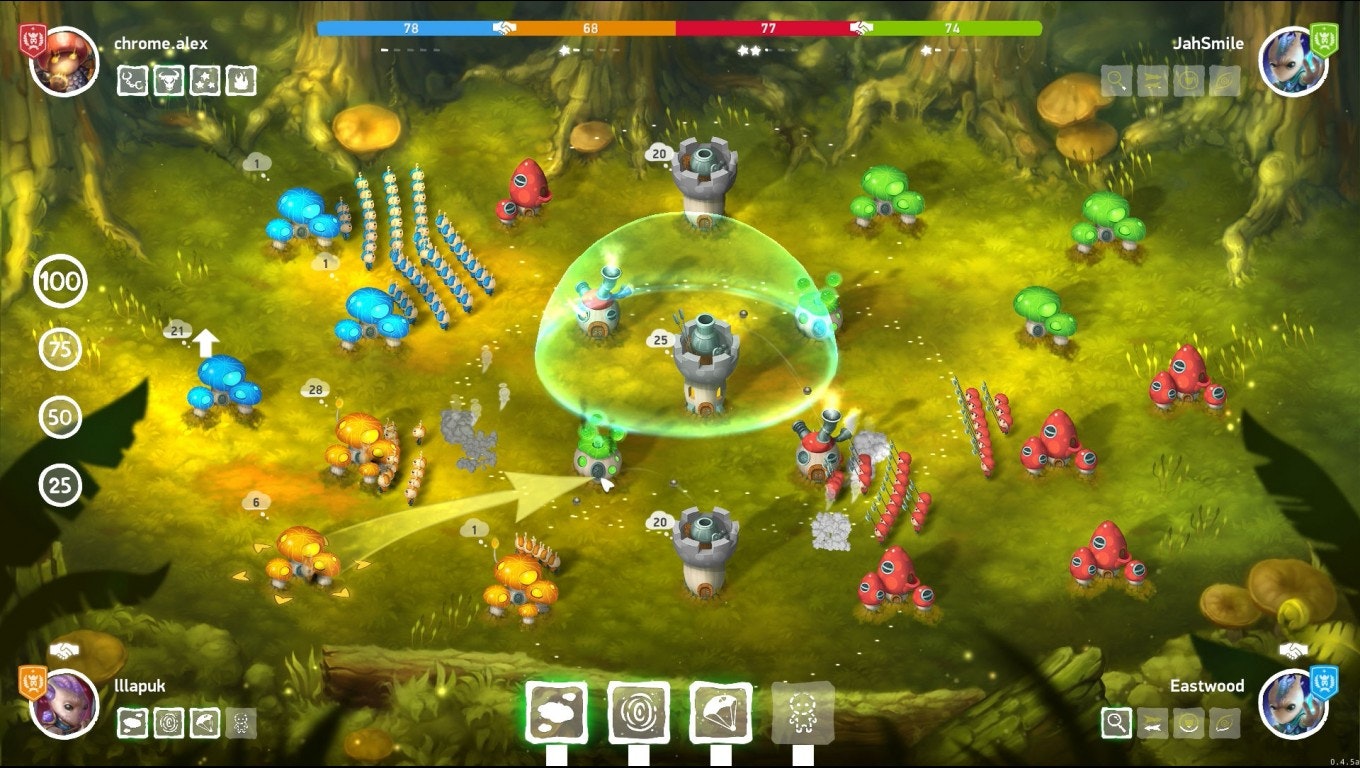Image resolution: width=1360 pixels, height=768 pixels.
Task: Use the parachute airdrop ability
Action: (x=723, y=712)
